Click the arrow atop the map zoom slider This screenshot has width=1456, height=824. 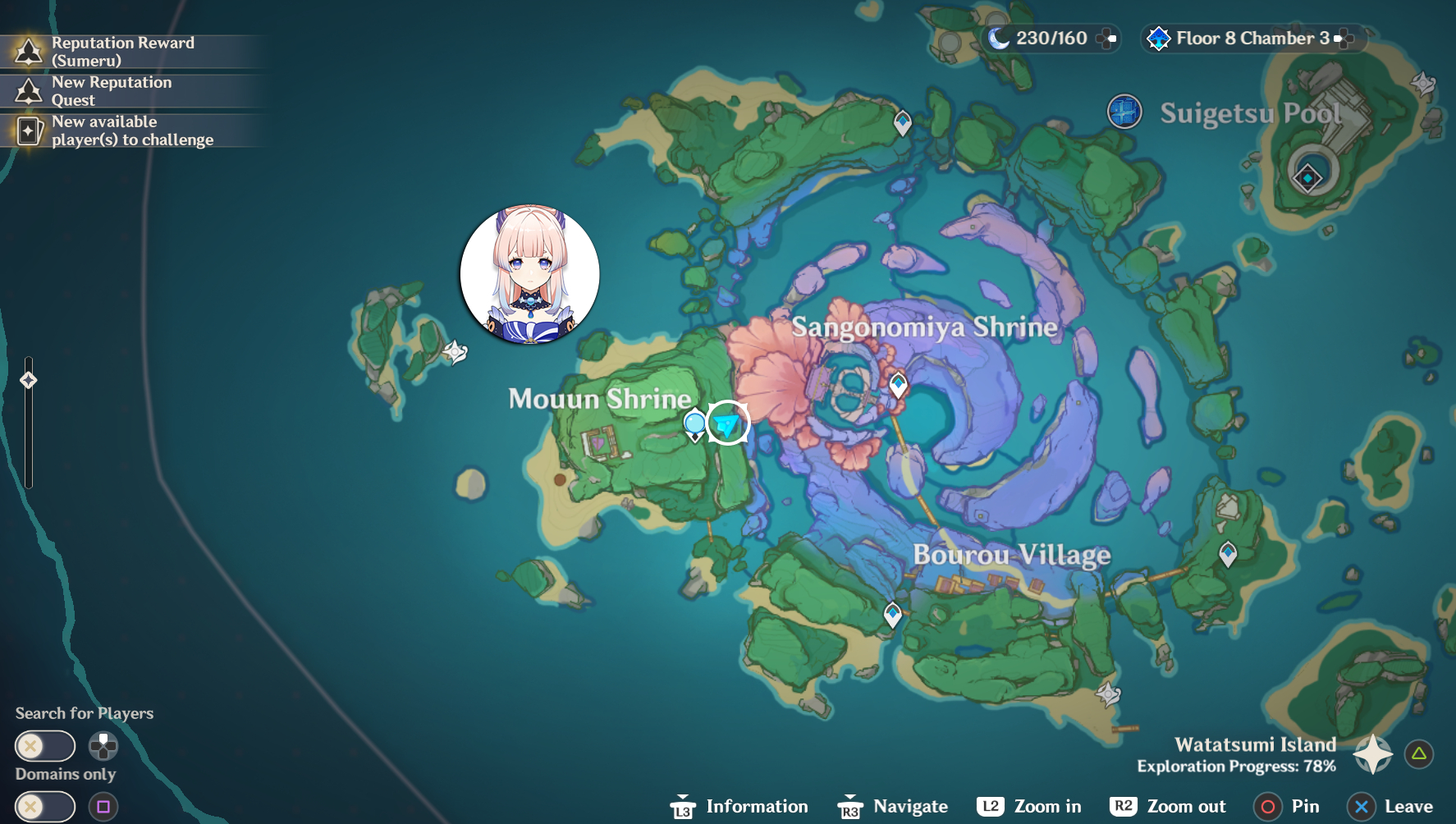[x=30, y=379]
